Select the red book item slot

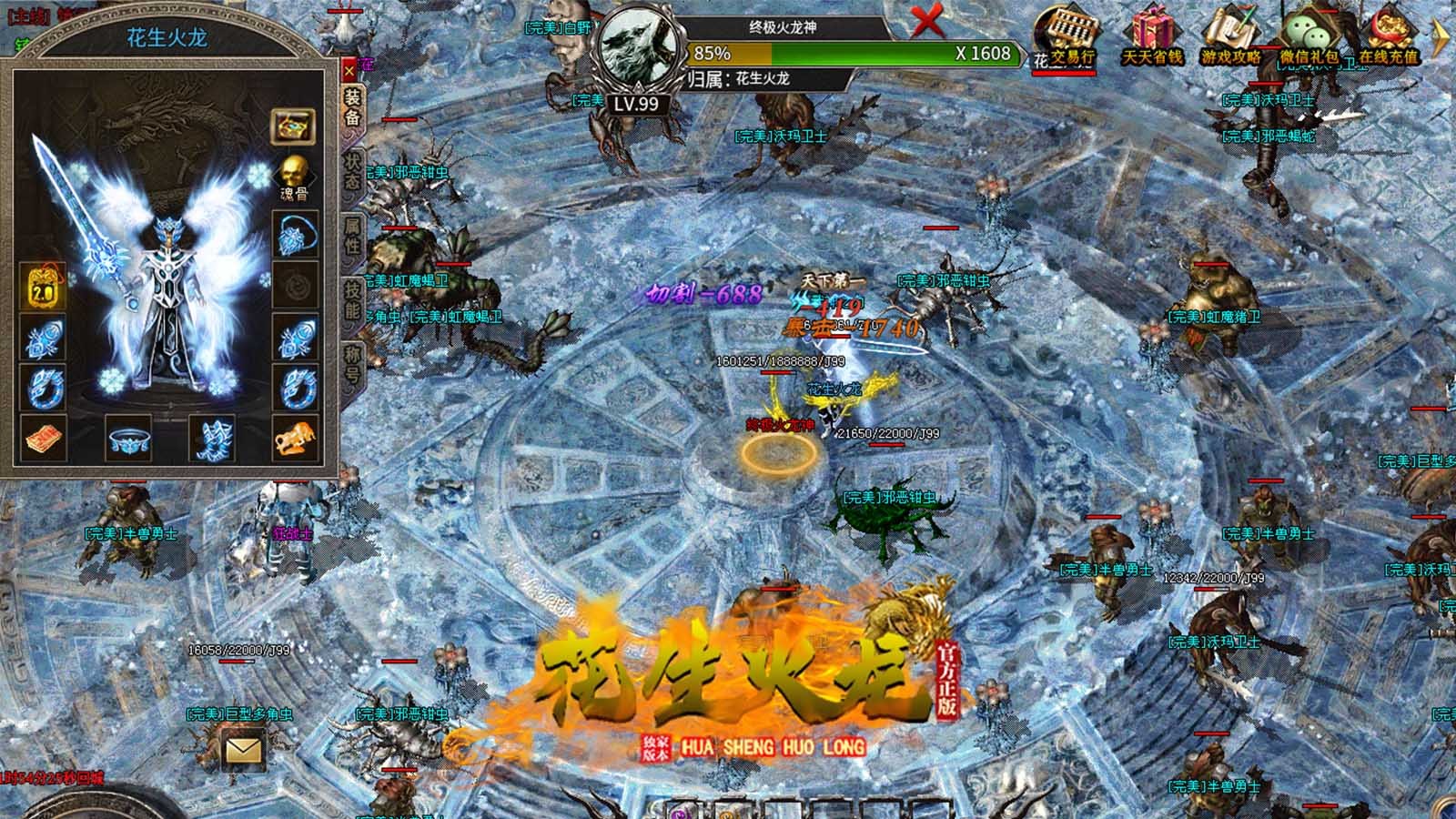pyautogui.click(x=42, y=439)
